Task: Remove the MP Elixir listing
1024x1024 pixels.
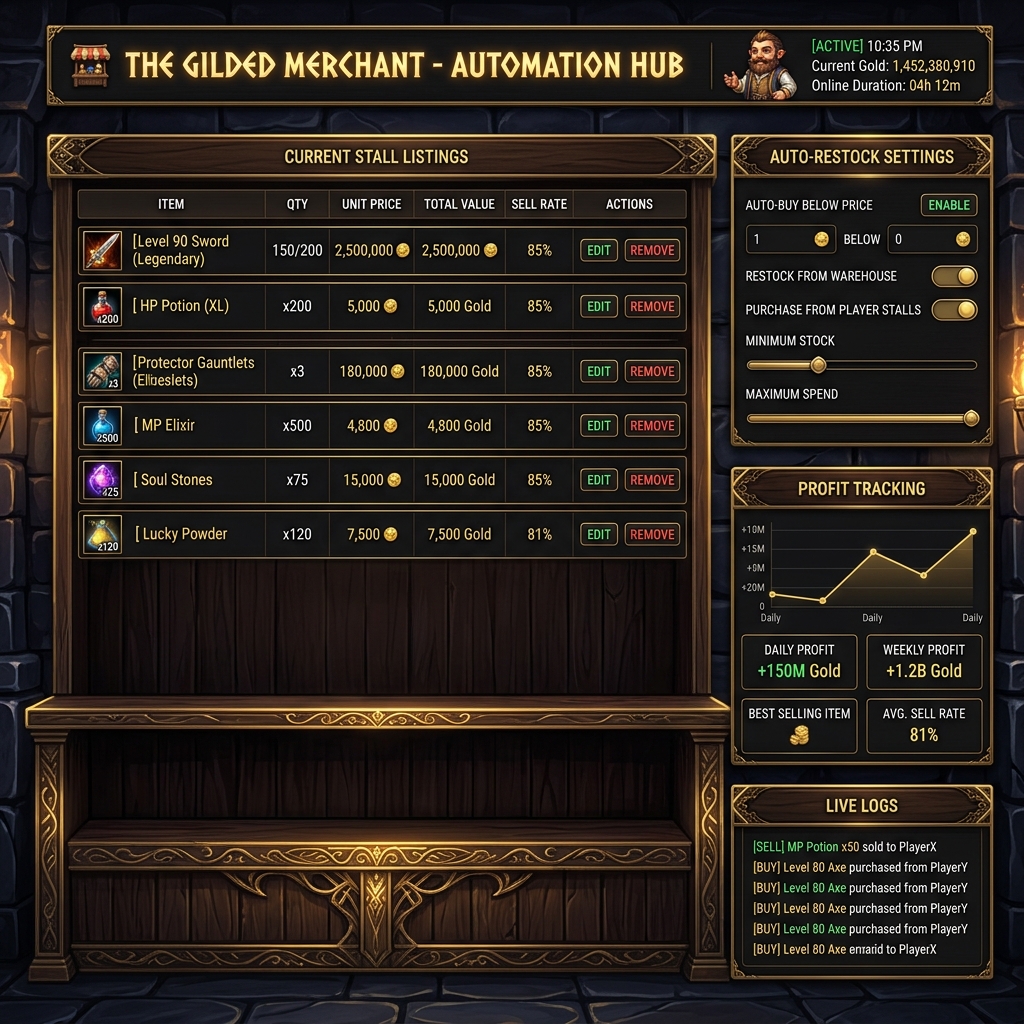Action: coord(652,426)
